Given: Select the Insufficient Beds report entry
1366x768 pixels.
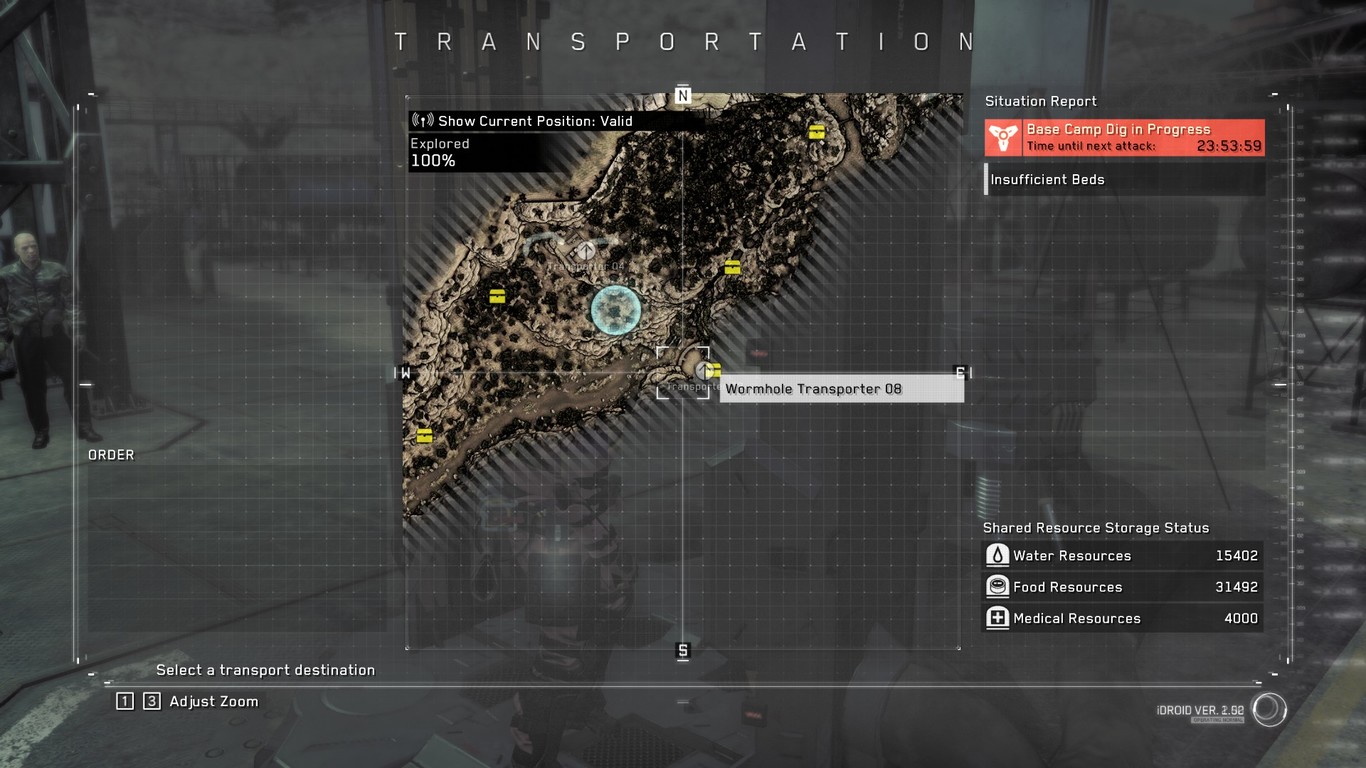Looking at the screenshot, I should tap(1047, 179).
